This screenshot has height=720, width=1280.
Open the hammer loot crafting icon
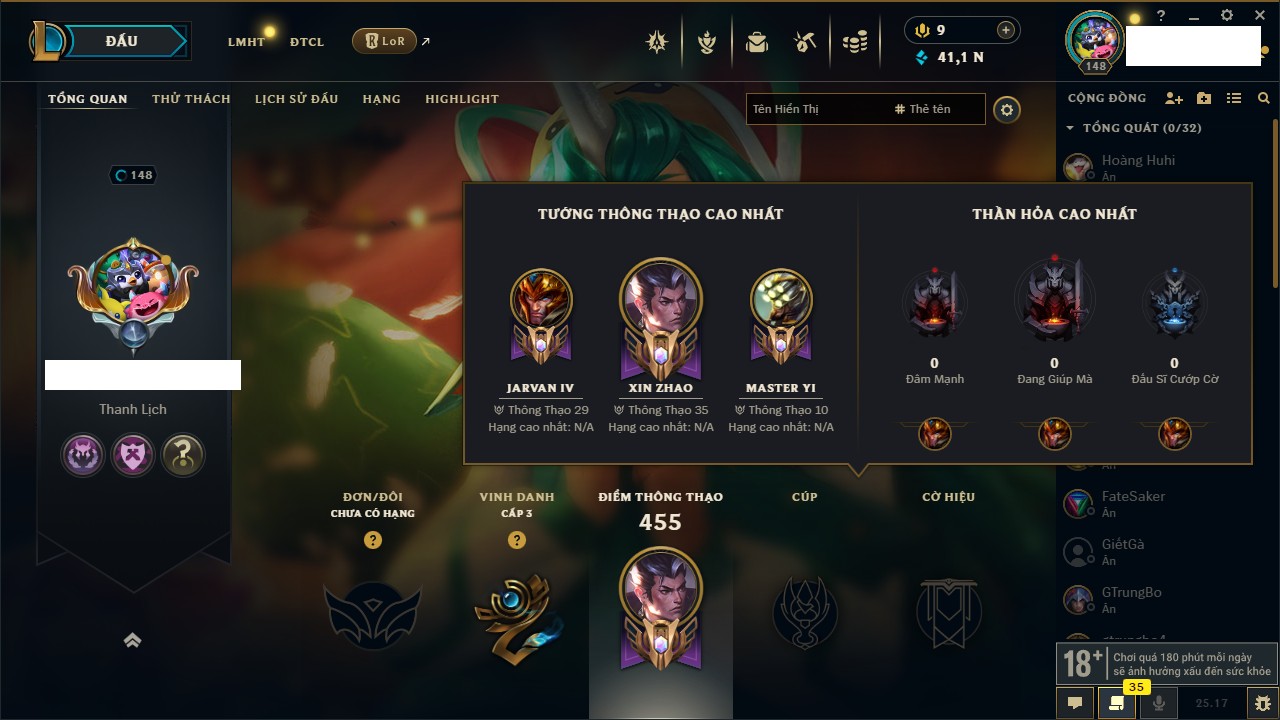coord(805,42)
